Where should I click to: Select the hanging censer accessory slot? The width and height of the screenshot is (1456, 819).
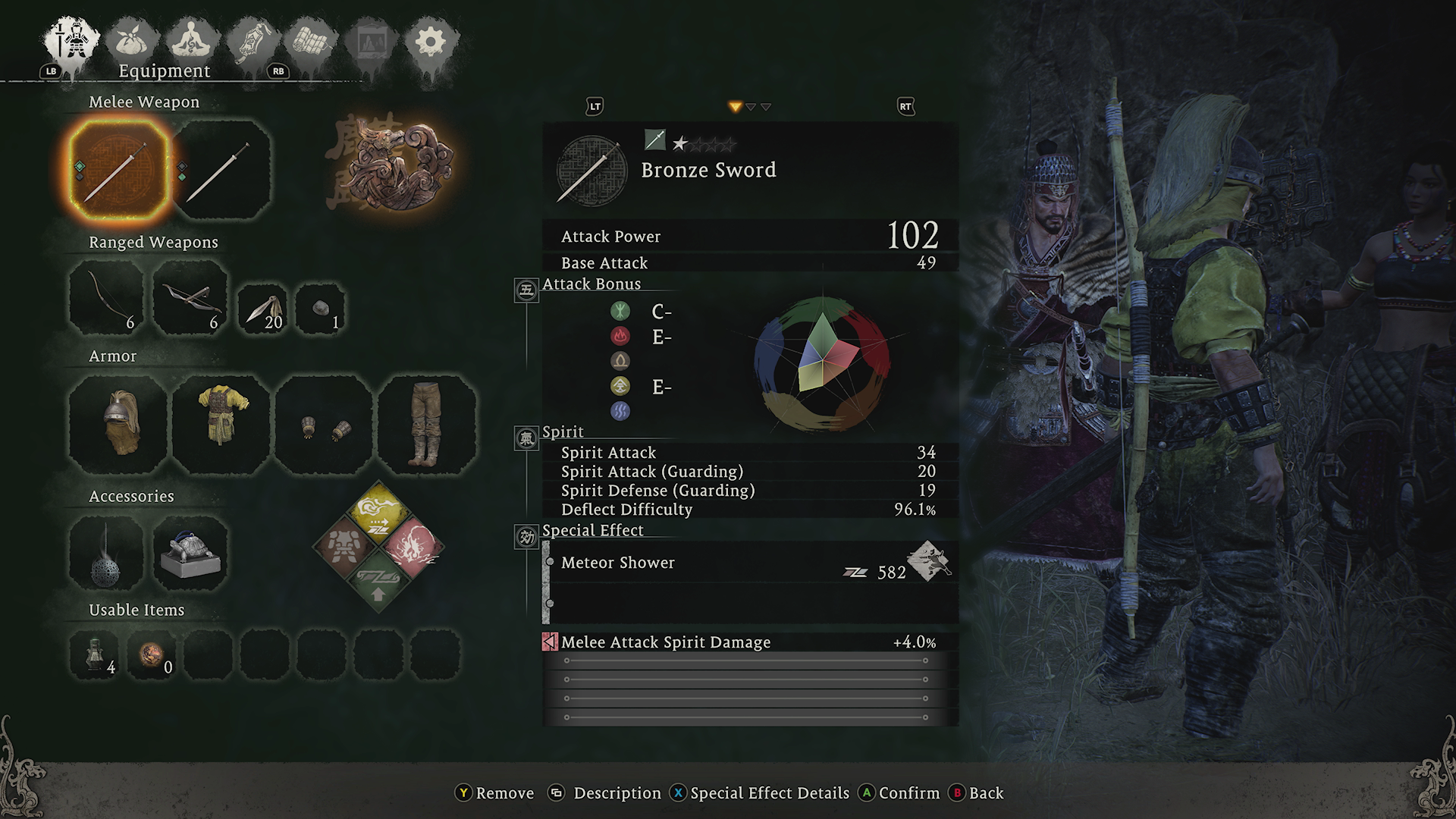[106, 554]
